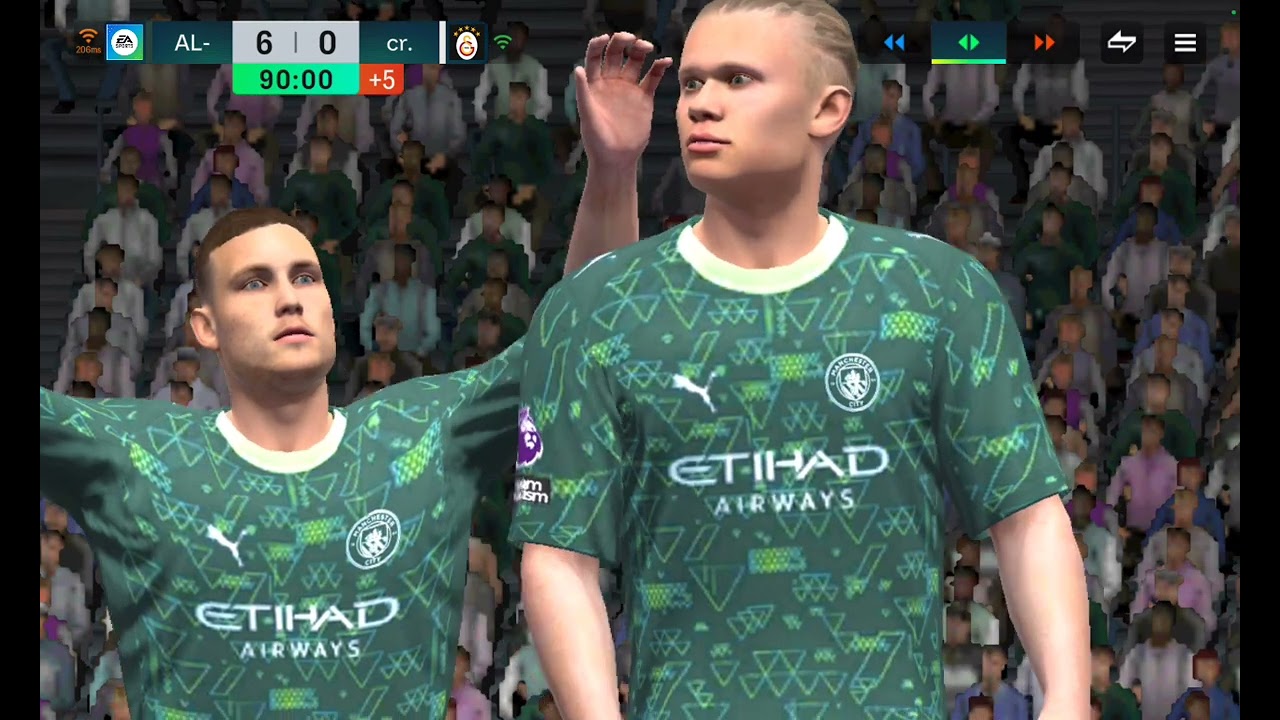Open the three-line pause menu

(x=1185, y=43)
